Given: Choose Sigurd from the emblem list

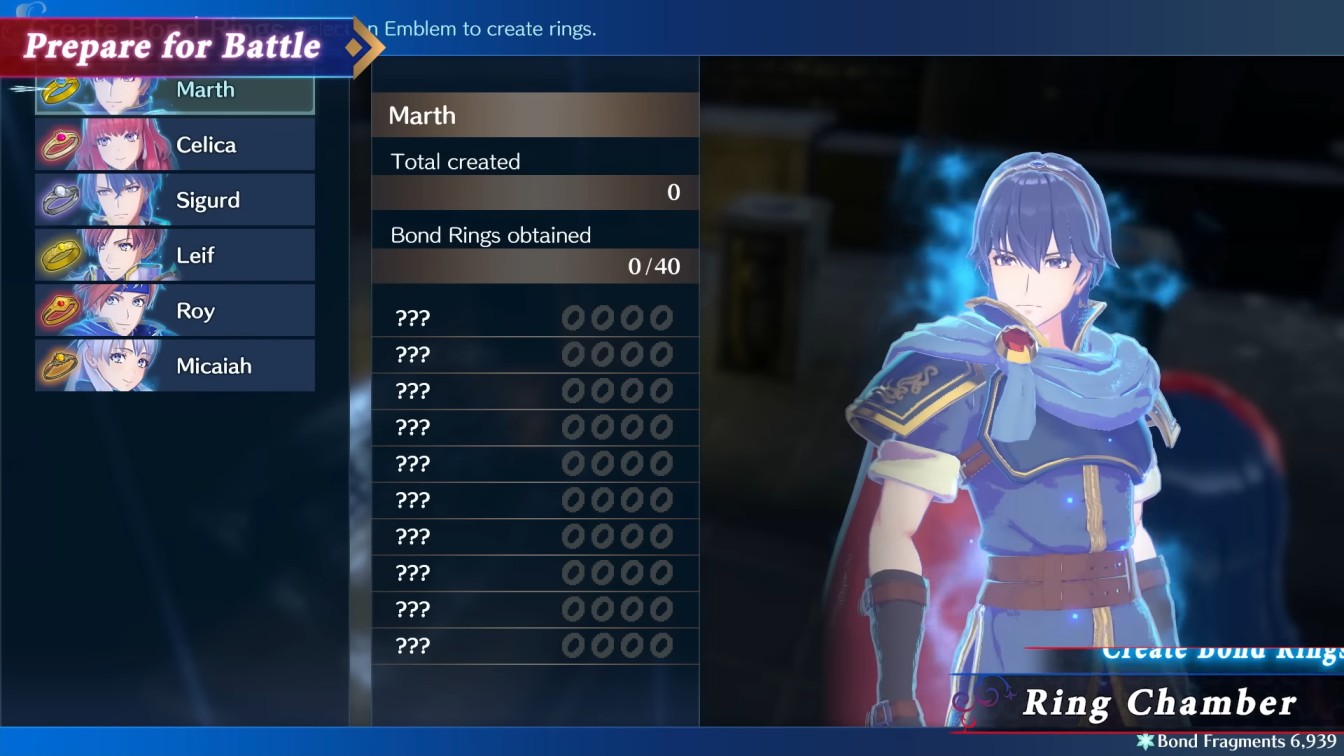Looking at the screenshot, I should pyautogui.click(x=205, y=200).
